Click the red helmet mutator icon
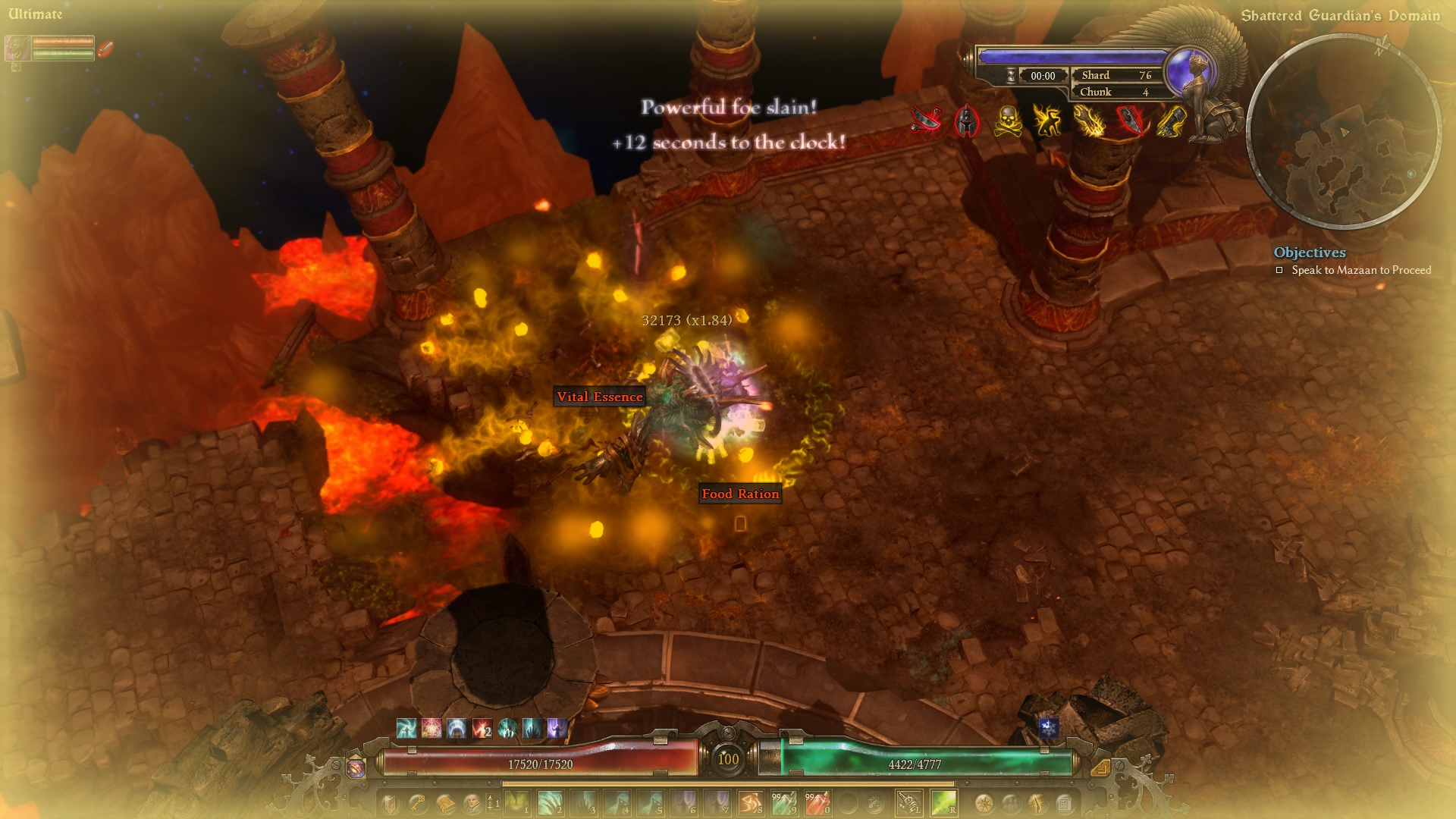Viewport: 1456px width, 819px height. tap(966, 121)
